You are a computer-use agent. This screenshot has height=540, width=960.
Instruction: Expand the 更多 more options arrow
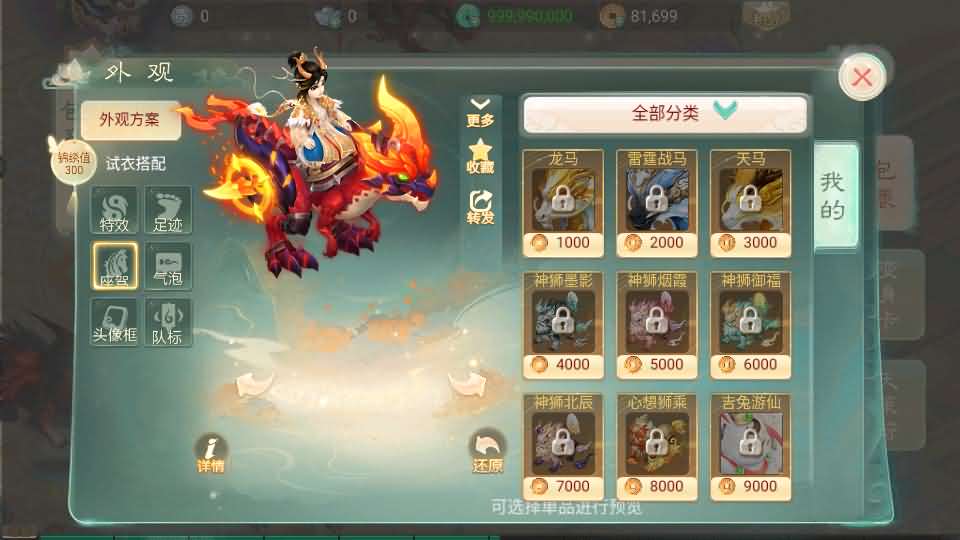[481, 111]
